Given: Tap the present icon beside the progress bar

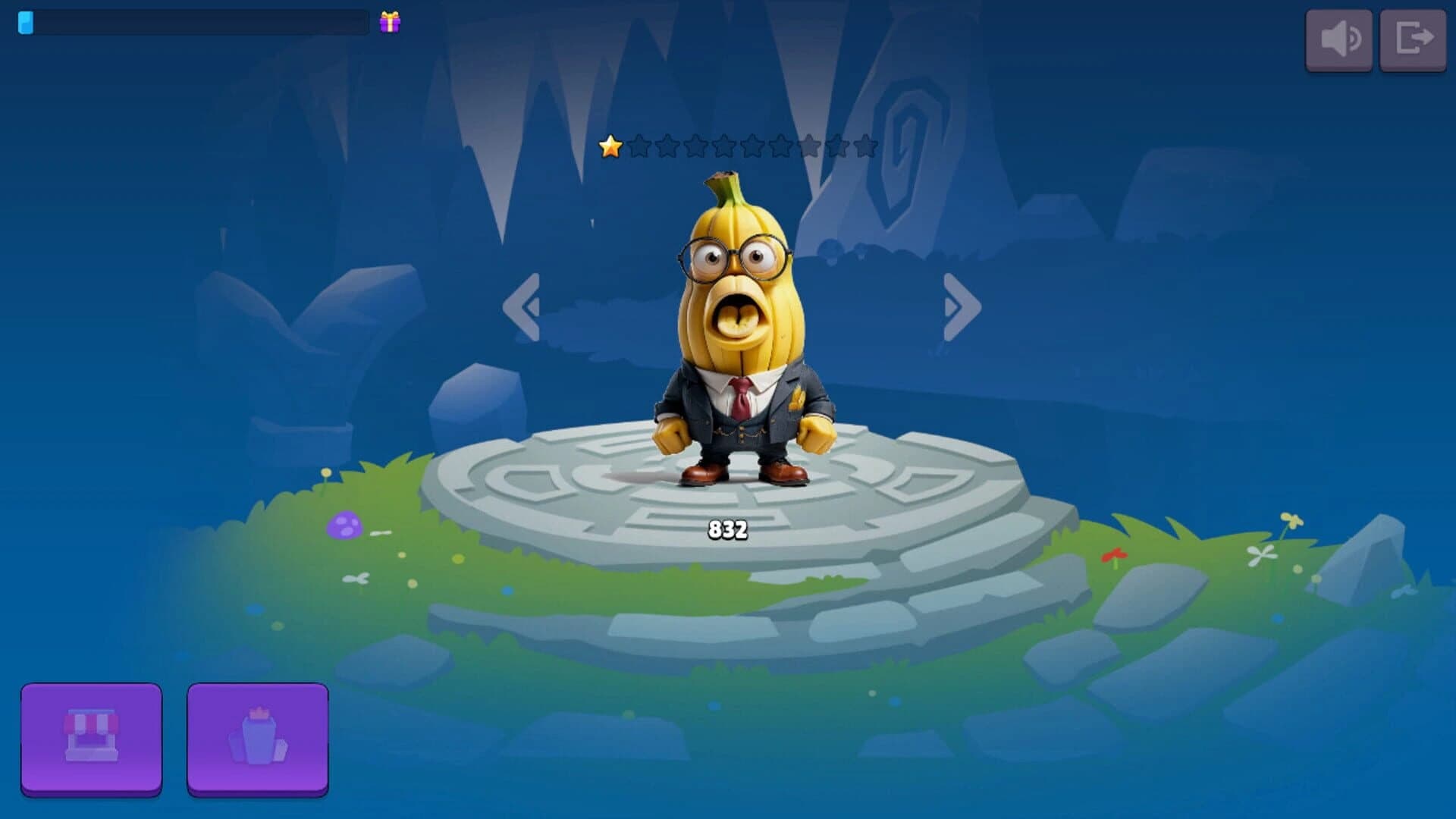Looking at the screenshot, I should (389, 23).
